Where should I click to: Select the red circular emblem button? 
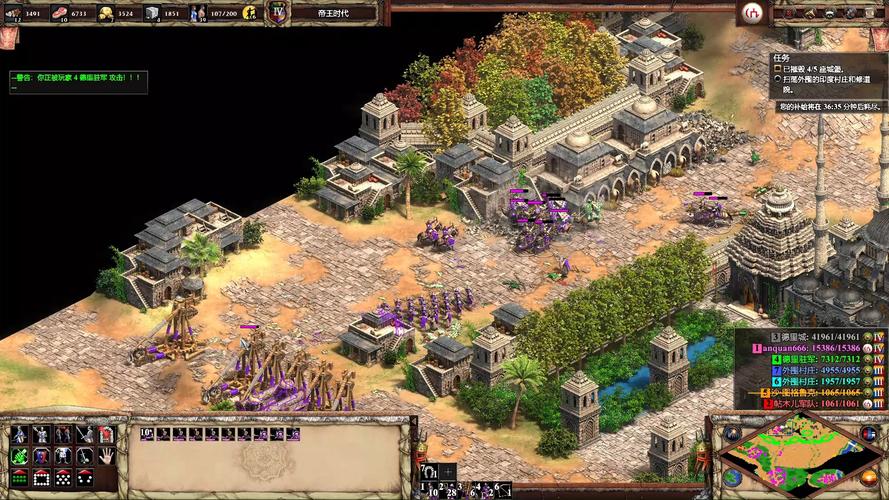tap(751, 13)
